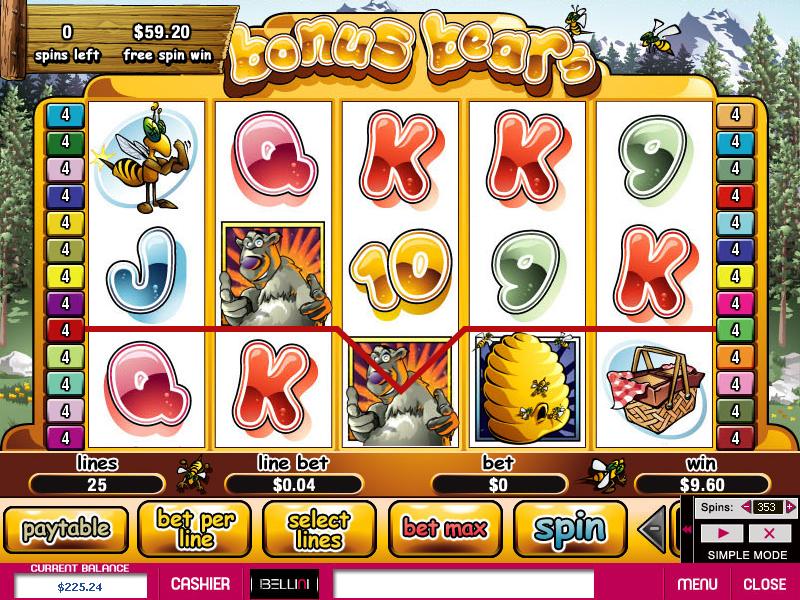
Task: Open the MENU in bottom bar
Action: (697, 584)
